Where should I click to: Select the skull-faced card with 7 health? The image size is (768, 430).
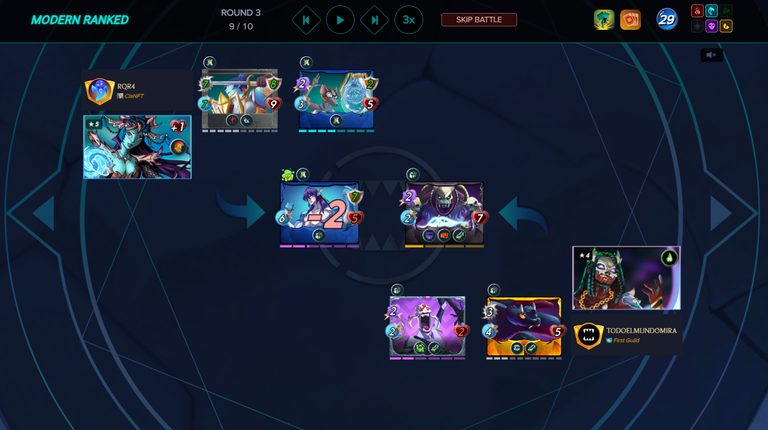point(444,213)
